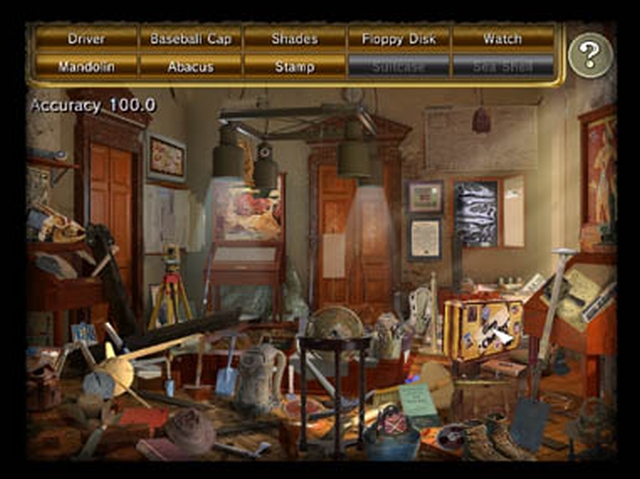Click the greyed-out Sea Shell entry
Screen dimensions: 640x479
[502, 67]
